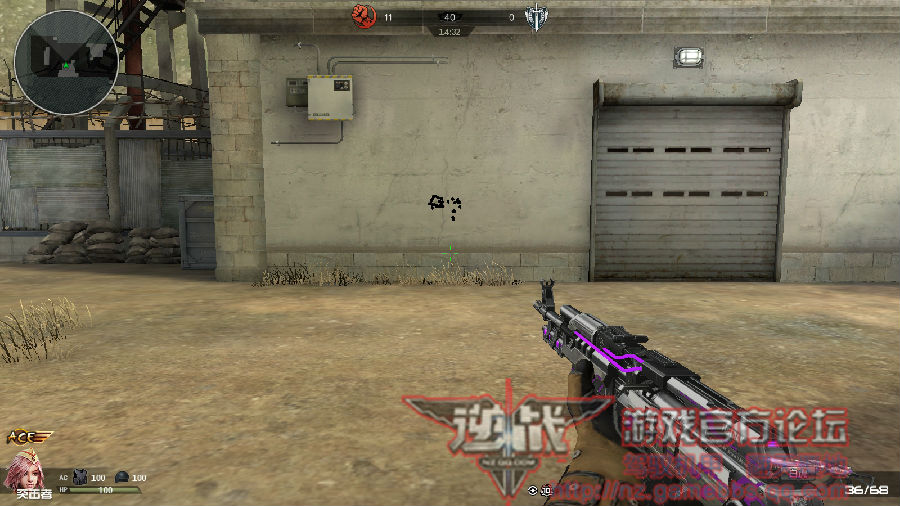Select the red fist team emblem

coord(364,17)
